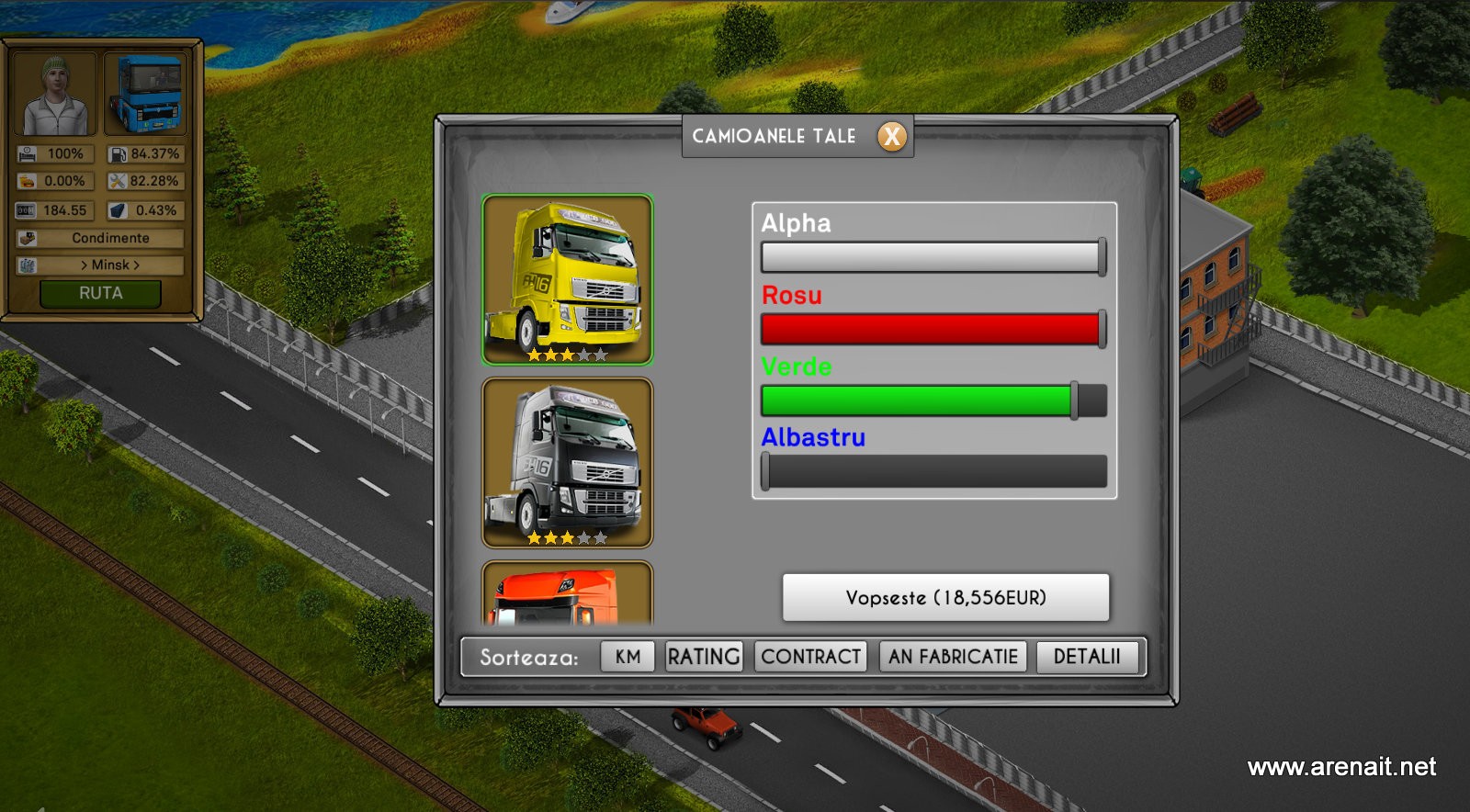The height and width of the screenshot is (812, 1470).
Task: Select the blue truck portrait
Action: (146, 94)
